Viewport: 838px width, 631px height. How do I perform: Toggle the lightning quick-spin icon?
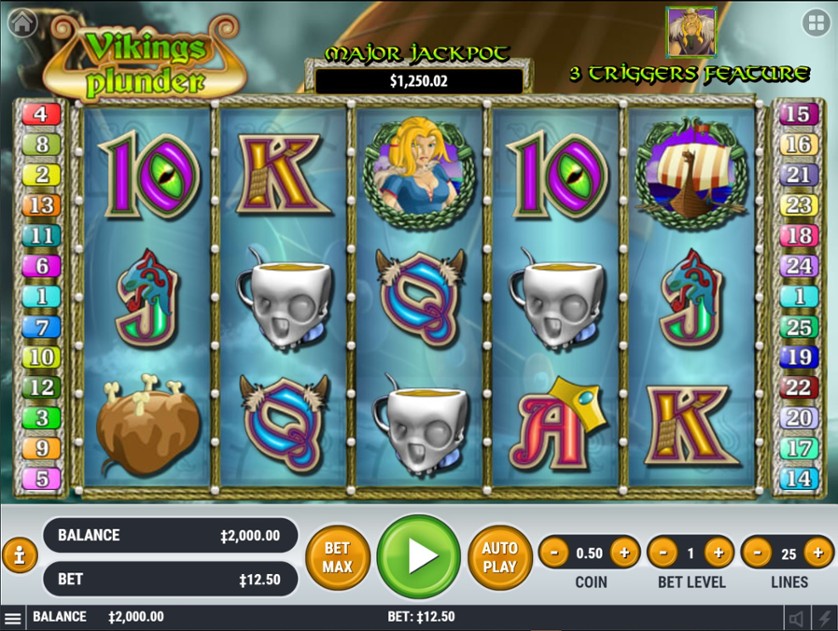823,618
